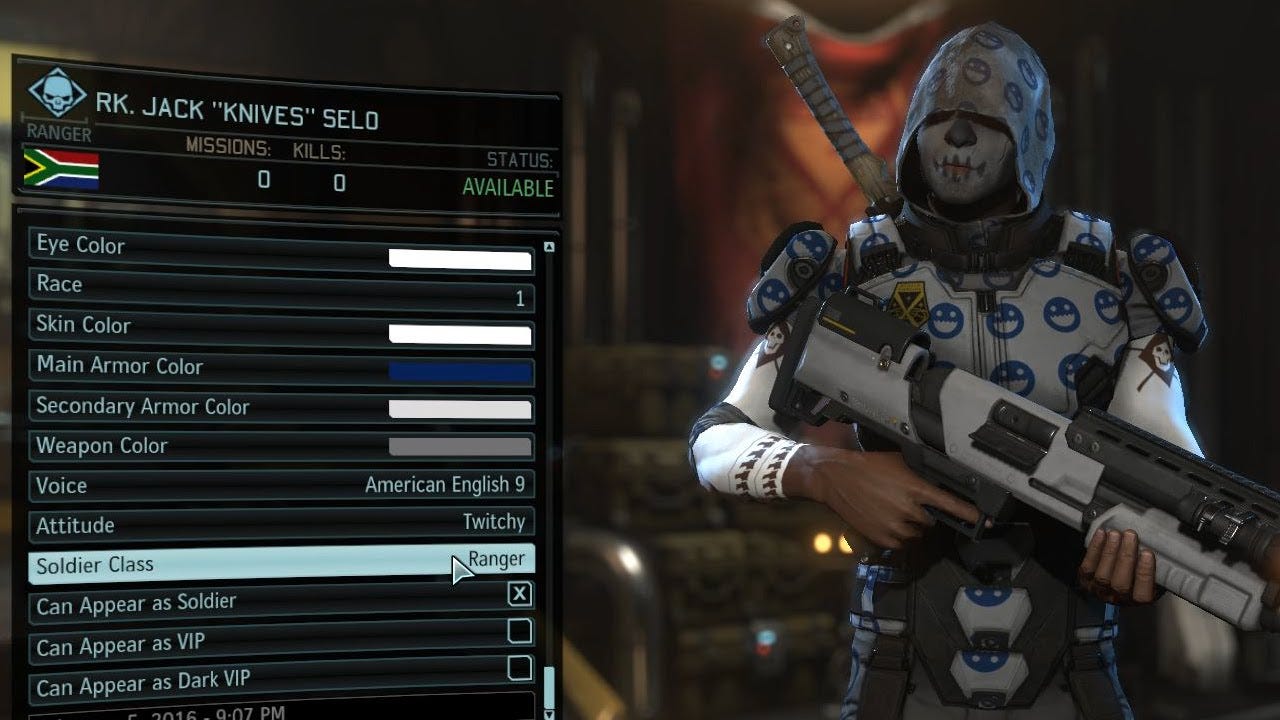Click the Skin Color swatch

(x=460, y=335)
